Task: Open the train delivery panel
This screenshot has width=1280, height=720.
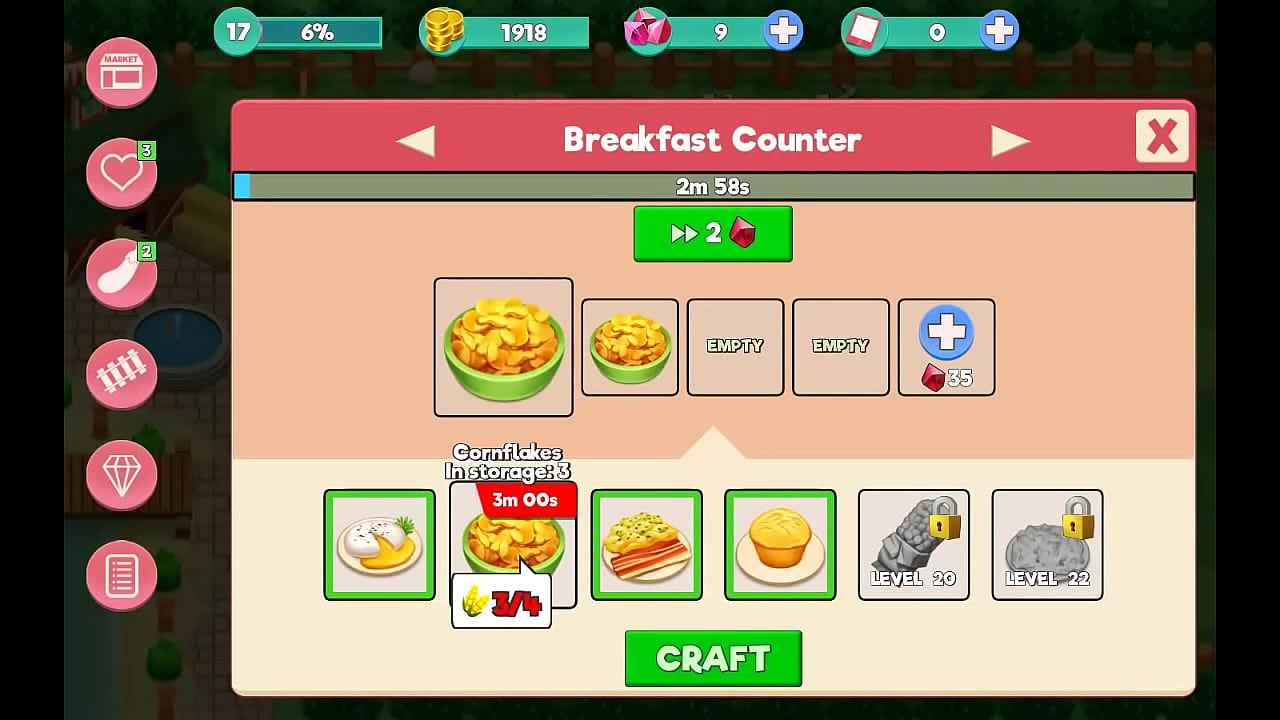Action: [121, 374]
